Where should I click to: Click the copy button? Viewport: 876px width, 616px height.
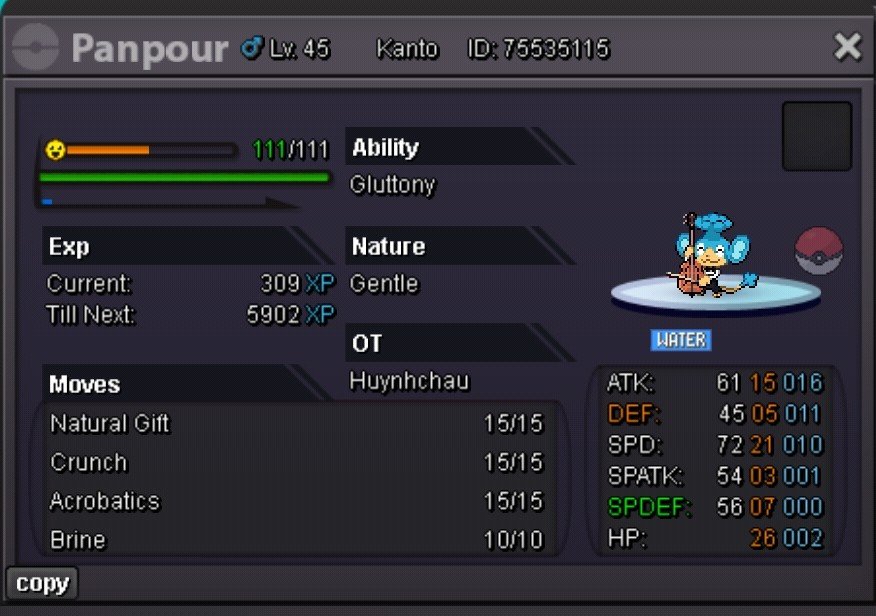tap(42, 583)
